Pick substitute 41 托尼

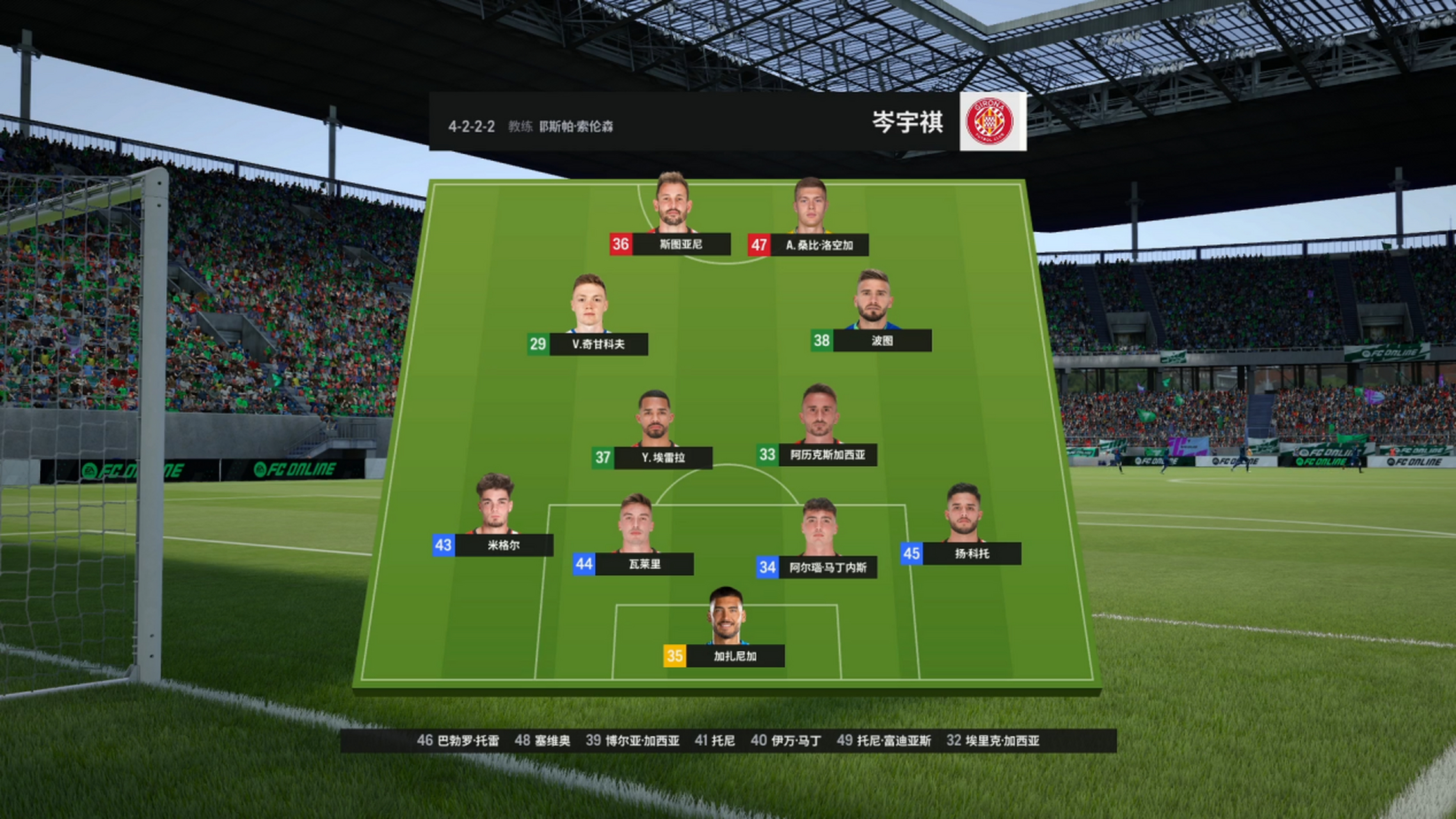coord(714,740)
